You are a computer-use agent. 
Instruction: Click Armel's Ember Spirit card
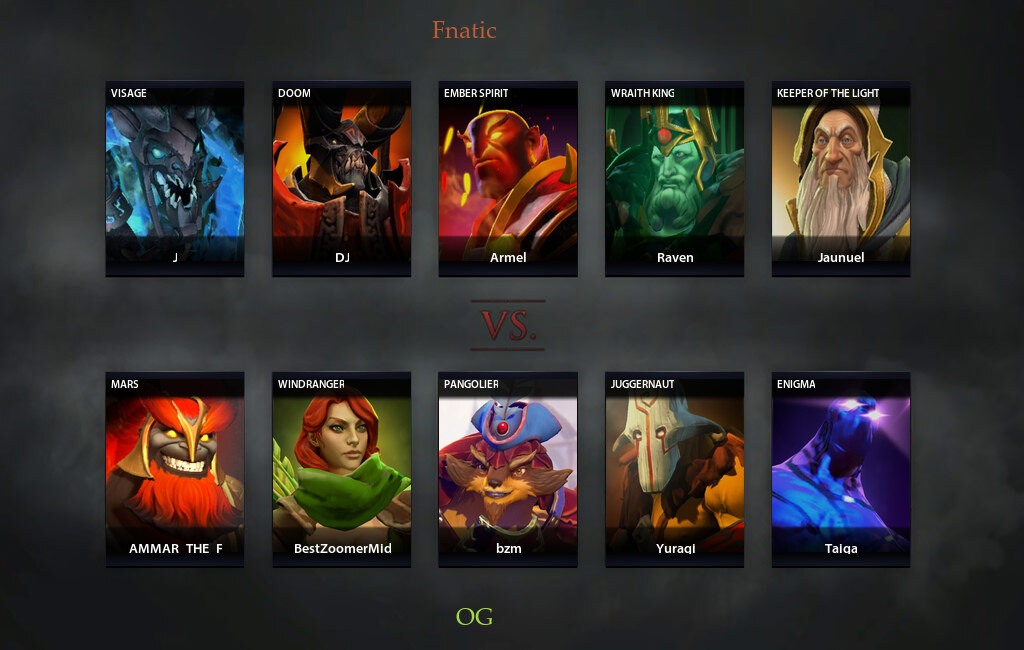click(x=508, y=178)
